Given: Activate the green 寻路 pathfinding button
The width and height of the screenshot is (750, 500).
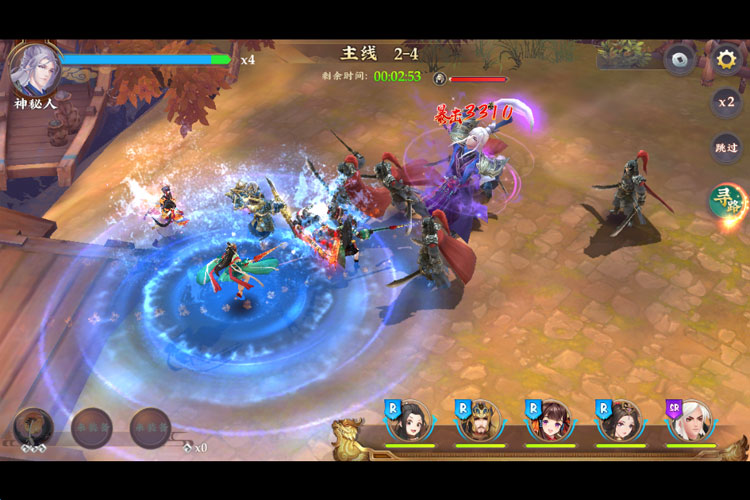Looking at the screenshot, I should point(726,200).
